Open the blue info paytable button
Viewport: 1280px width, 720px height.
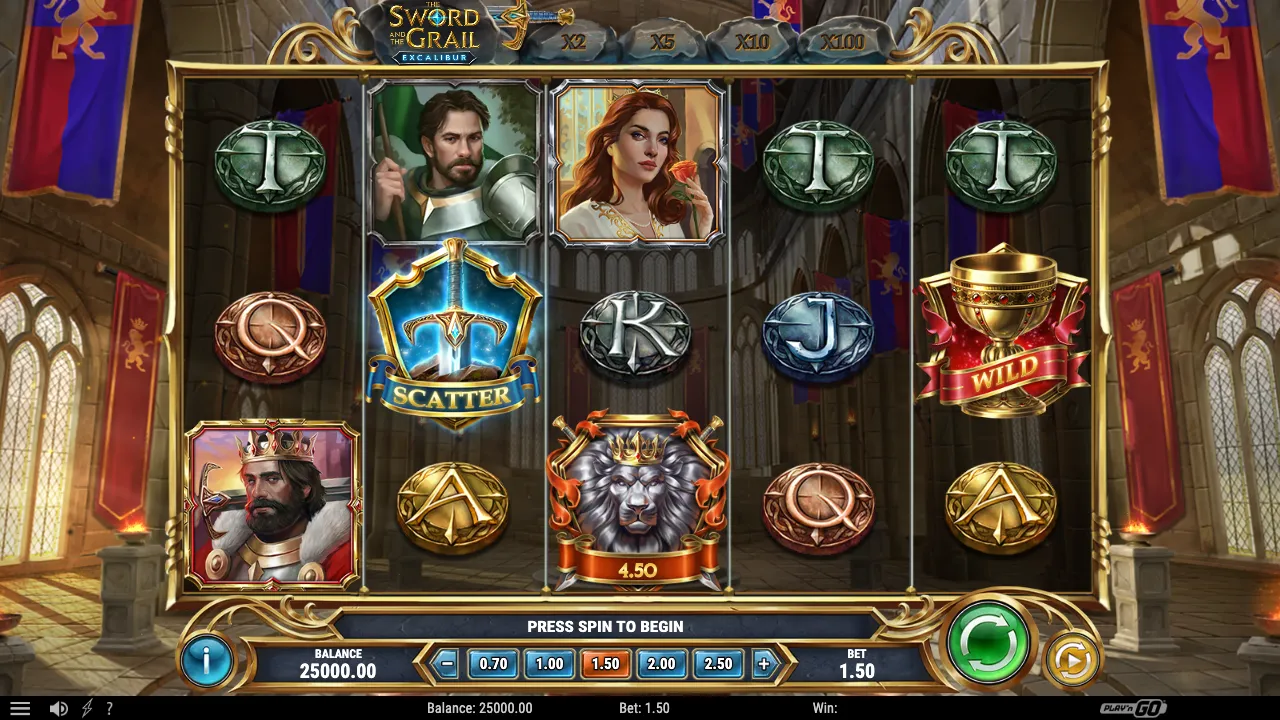click(x=207, y=660)
